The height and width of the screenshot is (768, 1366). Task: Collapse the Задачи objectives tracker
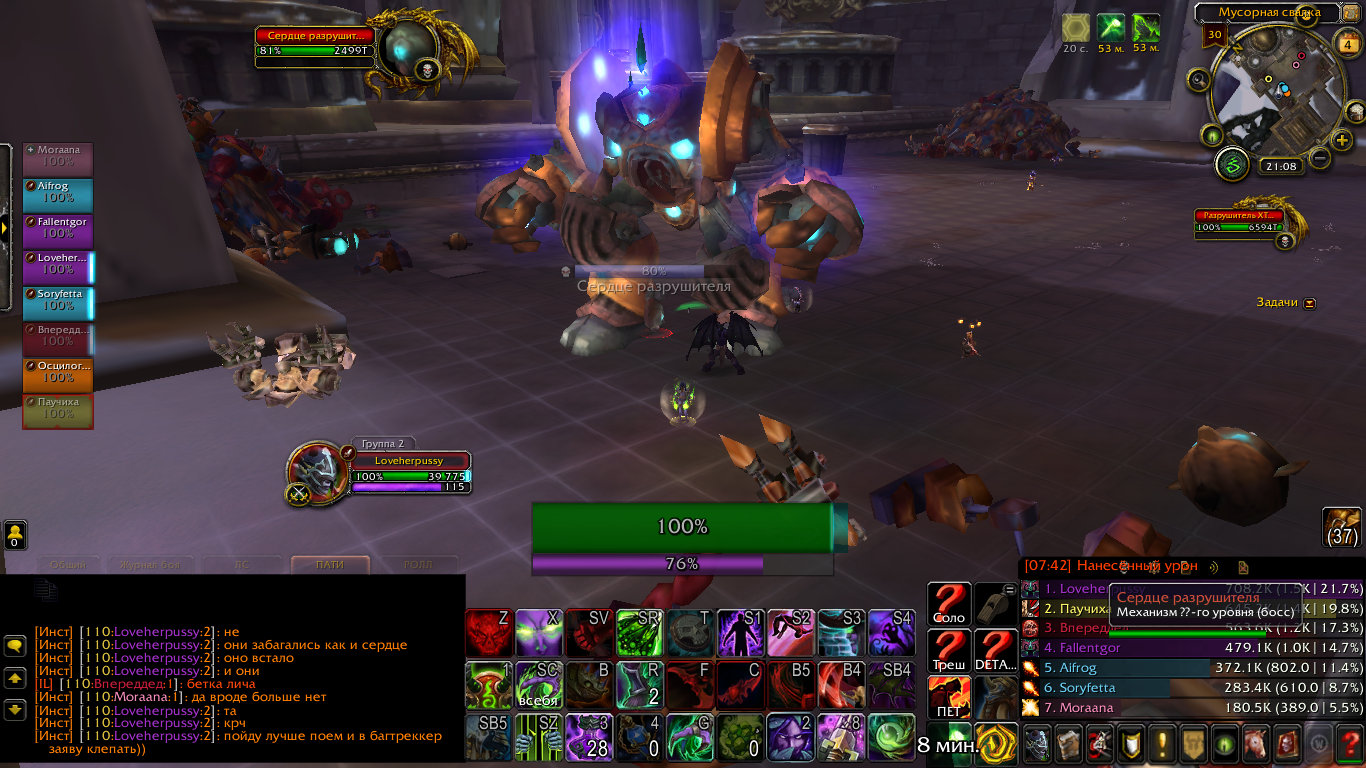(x=1310, y=303)
